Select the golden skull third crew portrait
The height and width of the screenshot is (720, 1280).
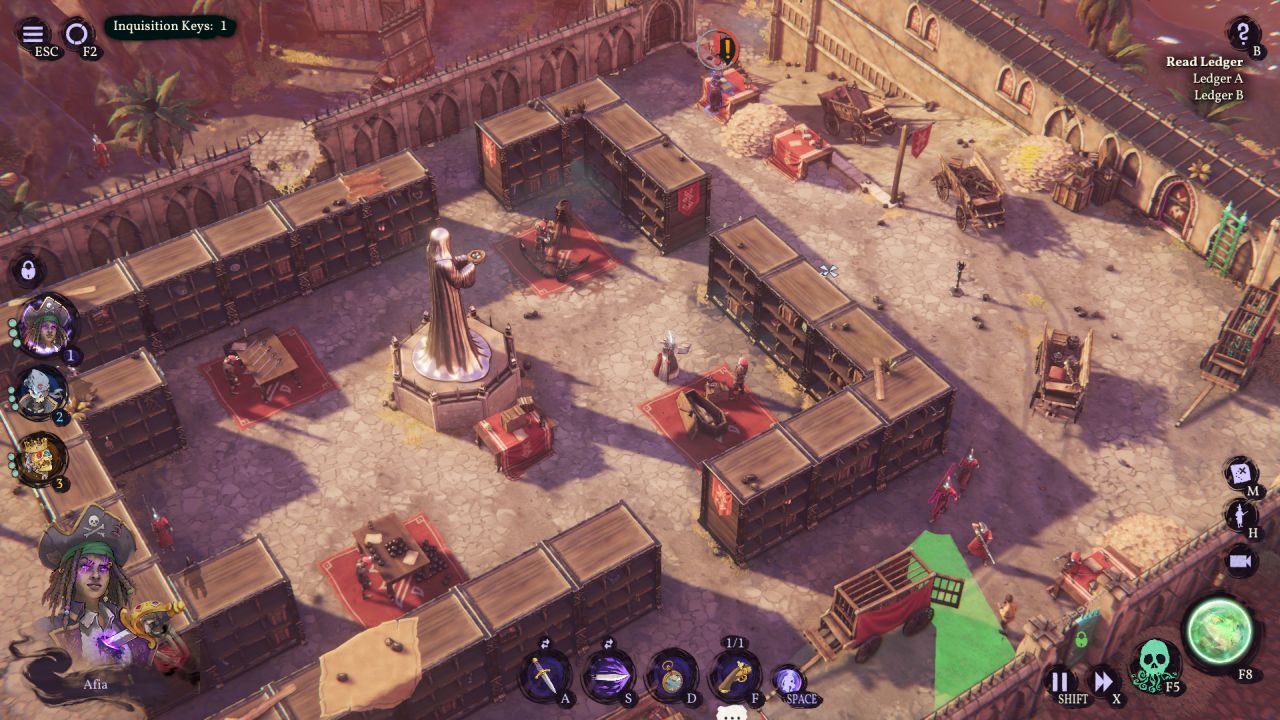click(x=43, y=459)
